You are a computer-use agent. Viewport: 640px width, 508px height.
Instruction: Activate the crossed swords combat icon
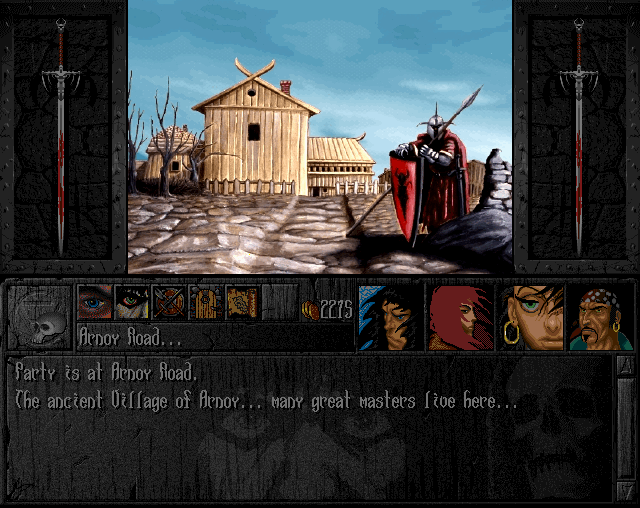(169, 302)
